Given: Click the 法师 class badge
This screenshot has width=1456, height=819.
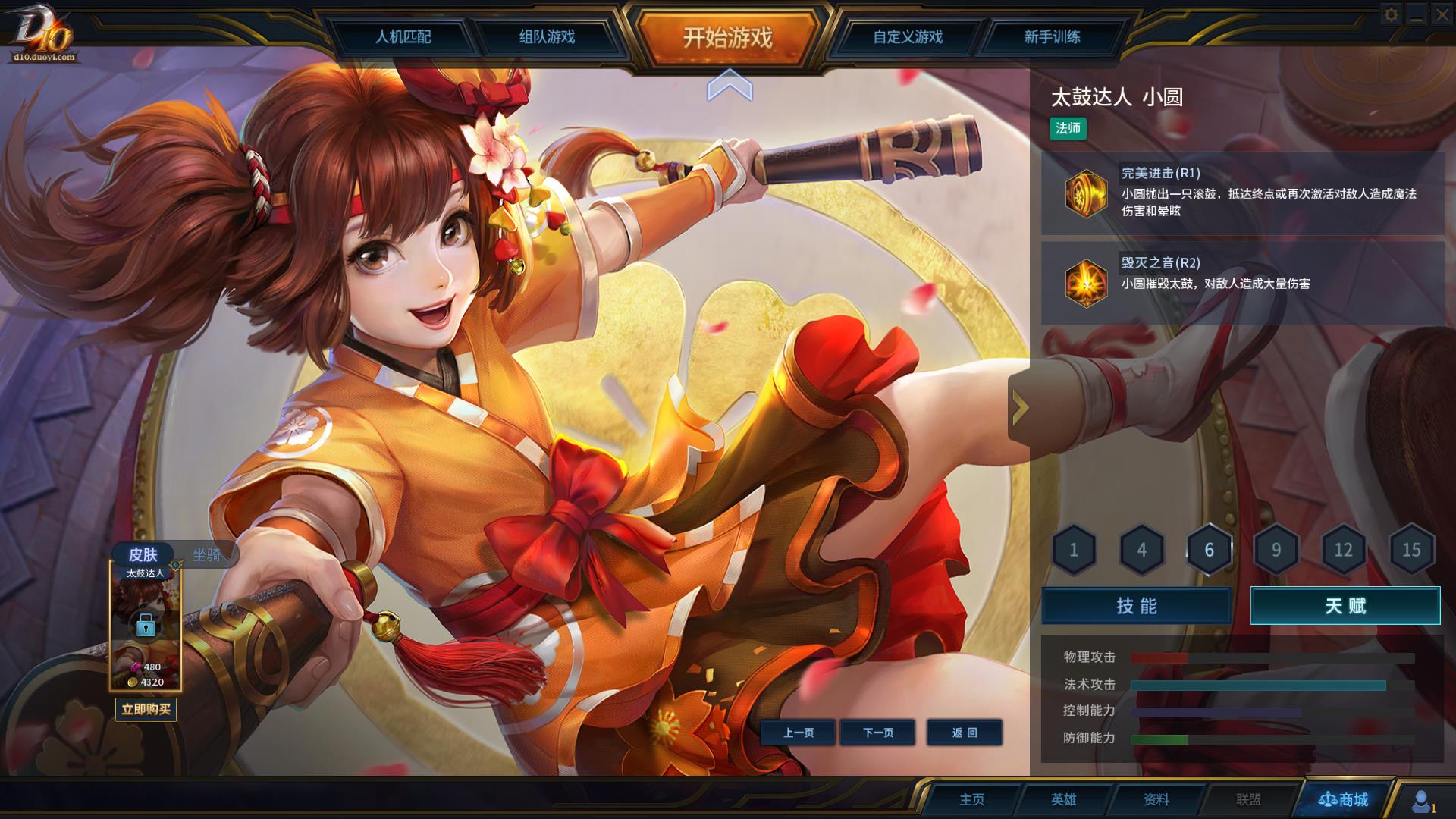Looking at the screenshot, I should tap(1068, 130).
